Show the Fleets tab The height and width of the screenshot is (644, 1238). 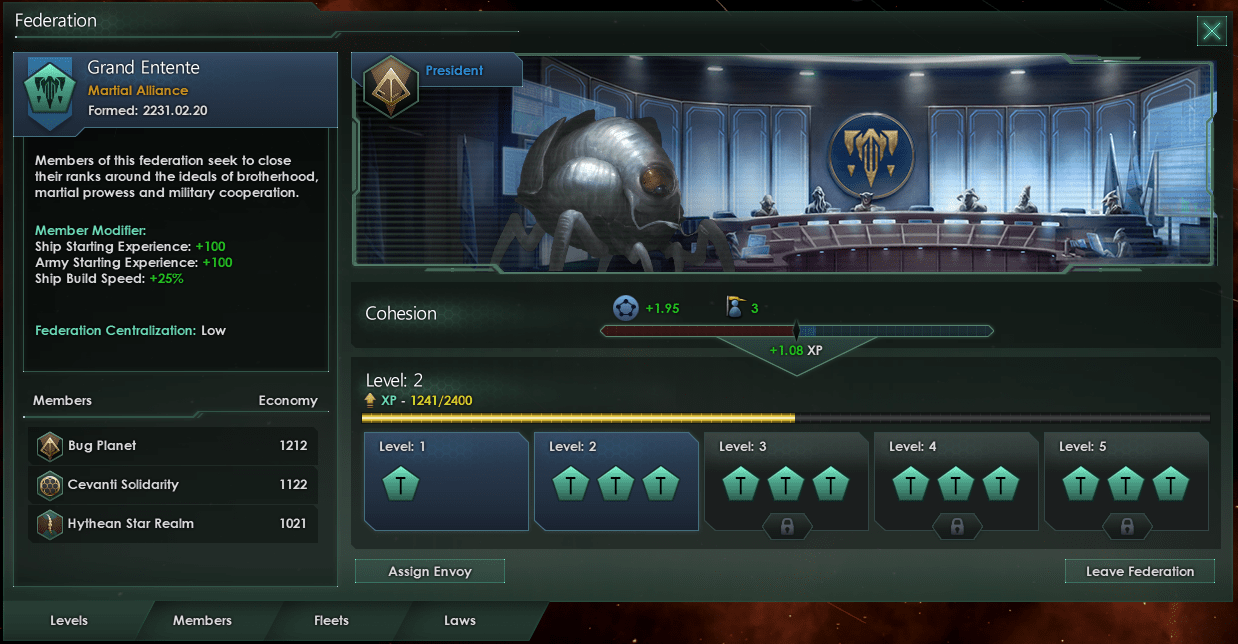(x=331, y=620)
